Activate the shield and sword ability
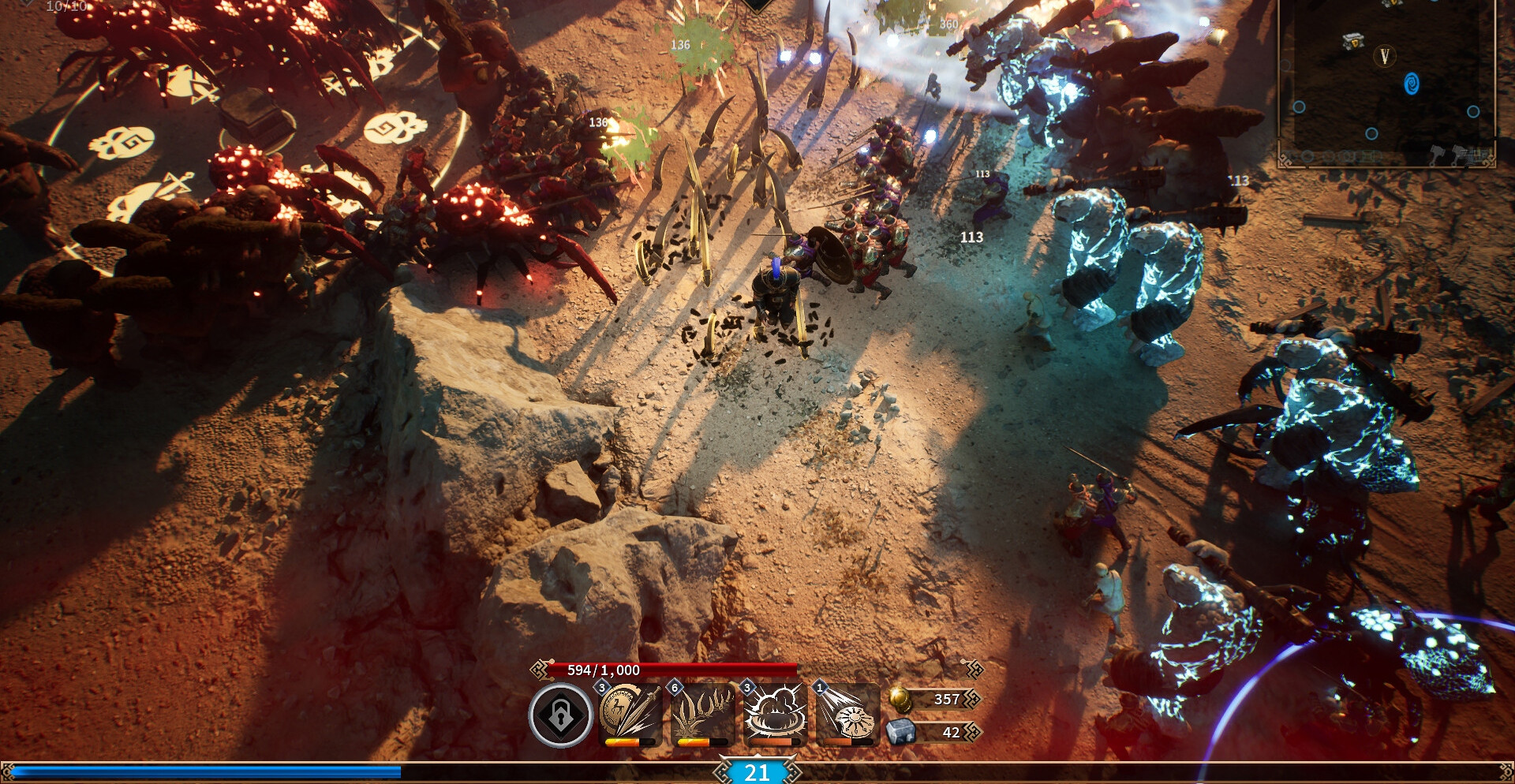This screenshot has width=1515, height=784. tap(629, 713)
